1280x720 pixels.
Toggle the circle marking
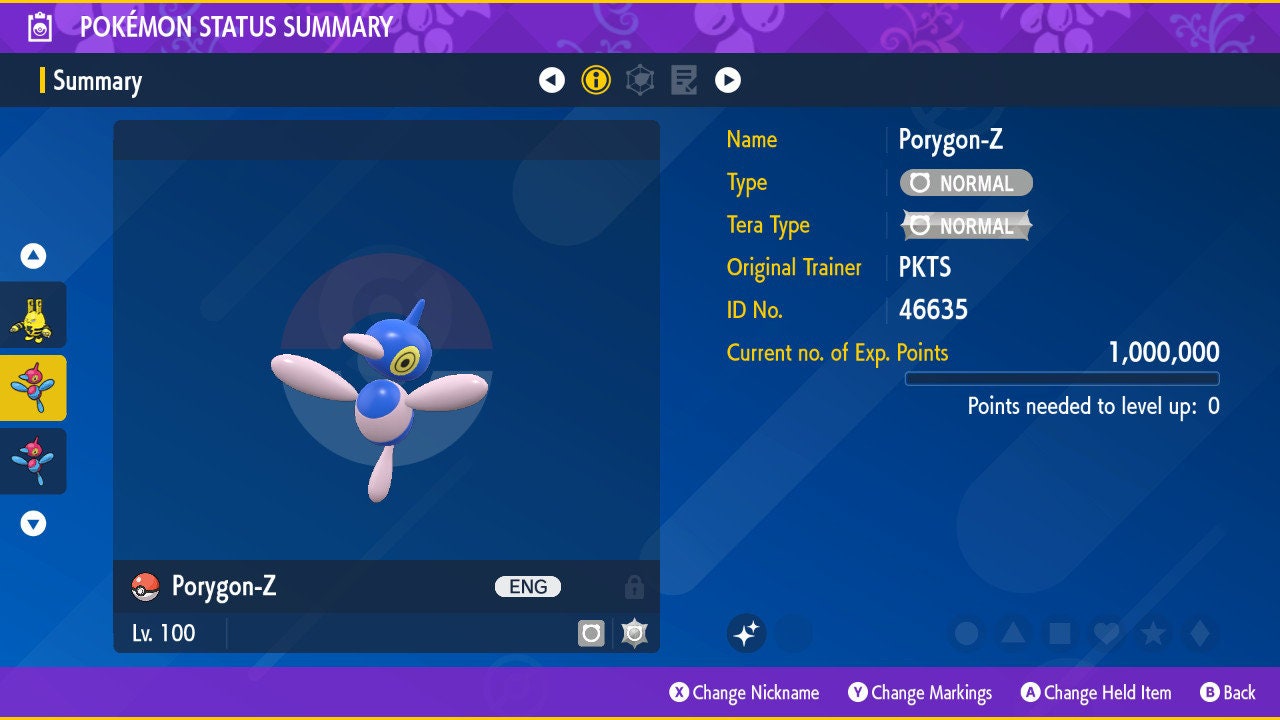pos(966,633)
